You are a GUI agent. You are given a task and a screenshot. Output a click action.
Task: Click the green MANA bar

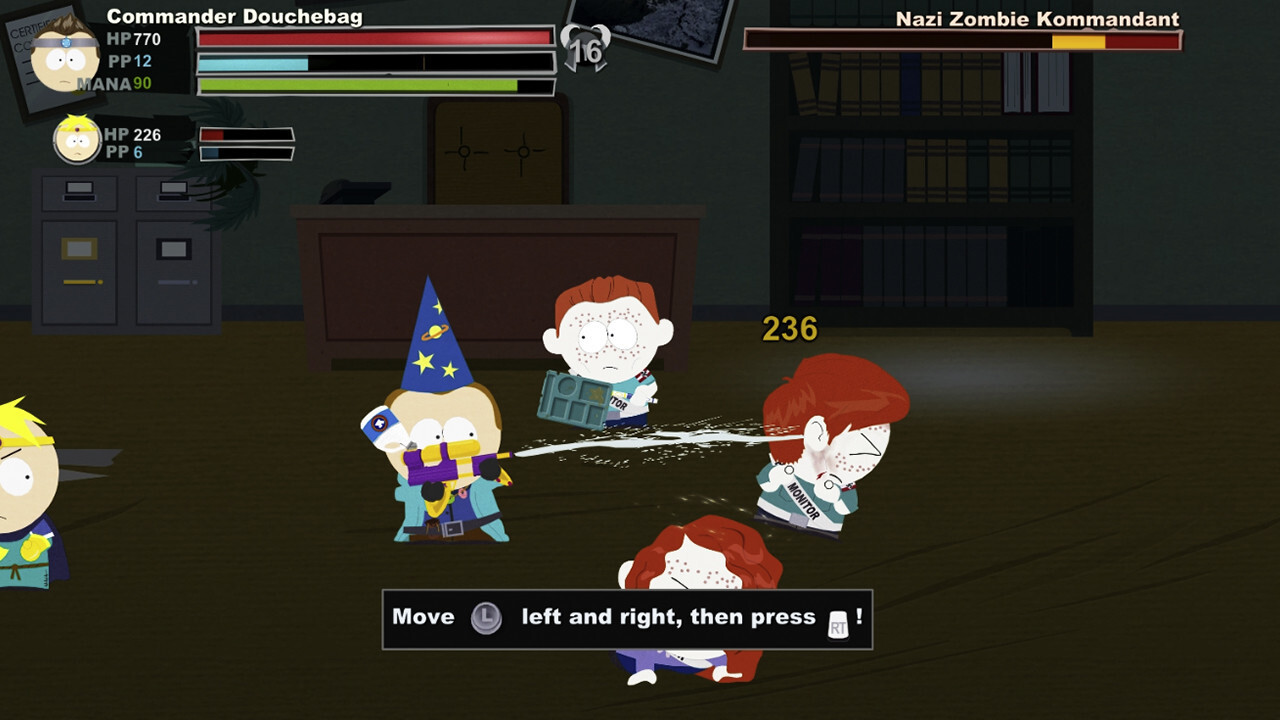tap(375, 86)
